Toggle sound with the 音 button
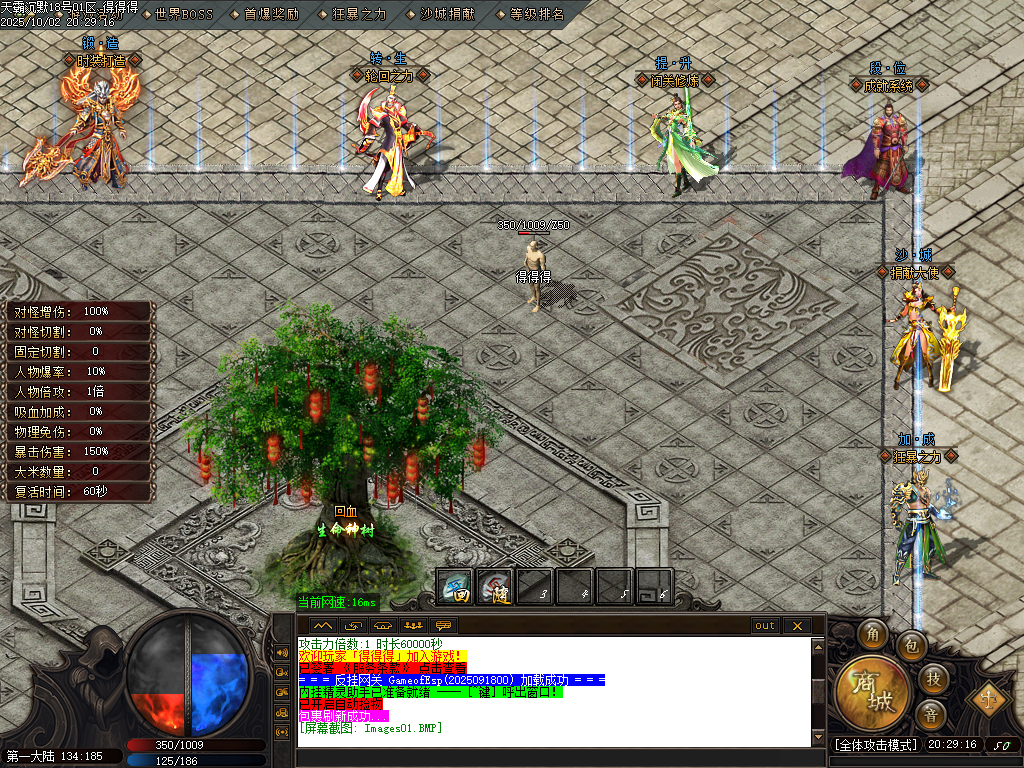Screen dimensions: 1024x768 [932, 715]
